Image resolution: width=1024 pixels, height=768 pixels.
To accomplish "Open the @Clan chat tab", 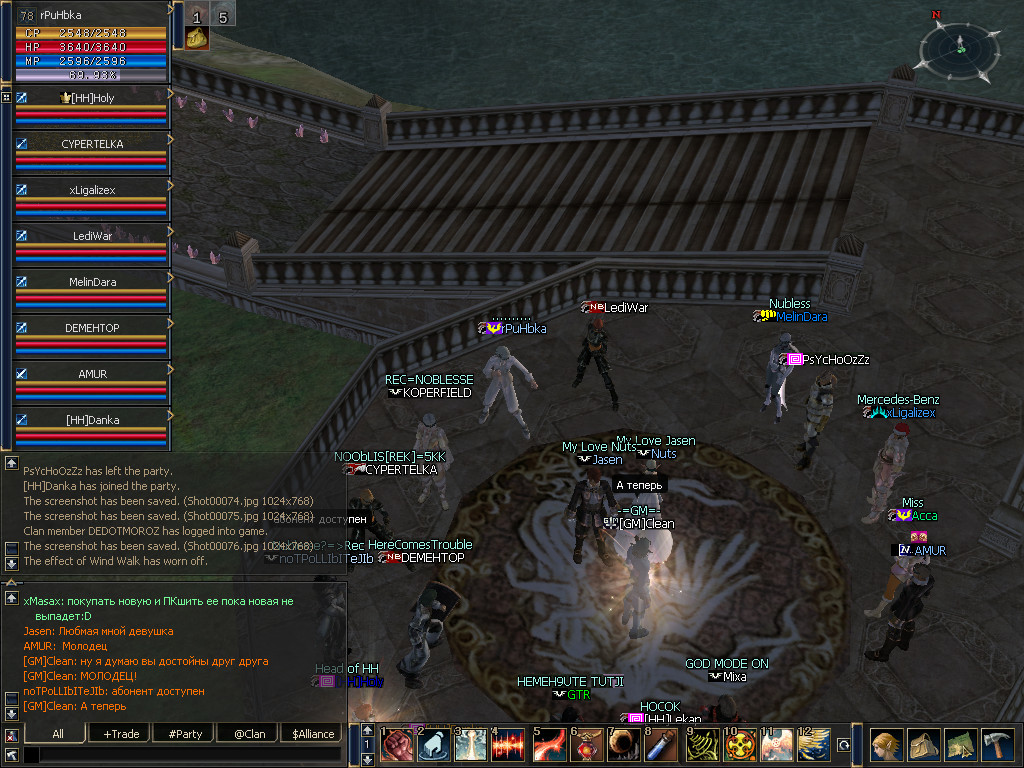I will coord(249,734).
